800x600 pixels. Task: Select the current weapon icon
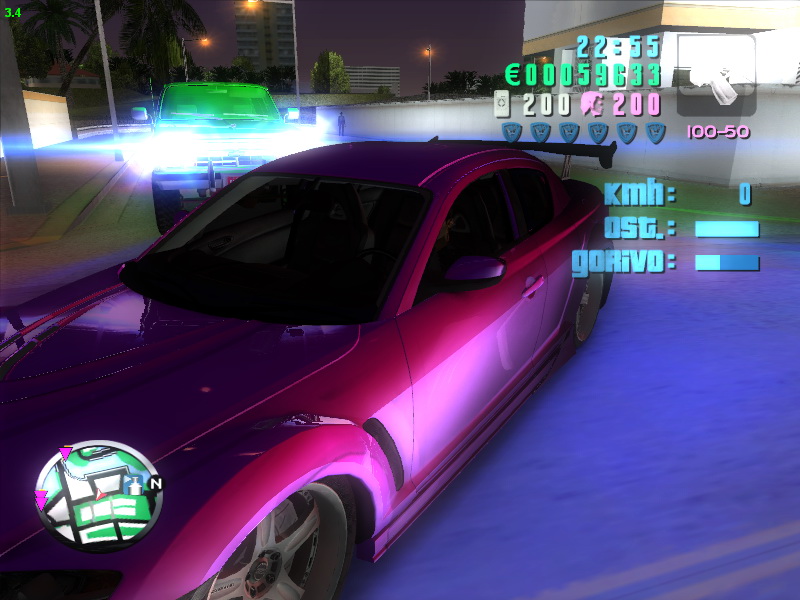coord(716,76)
